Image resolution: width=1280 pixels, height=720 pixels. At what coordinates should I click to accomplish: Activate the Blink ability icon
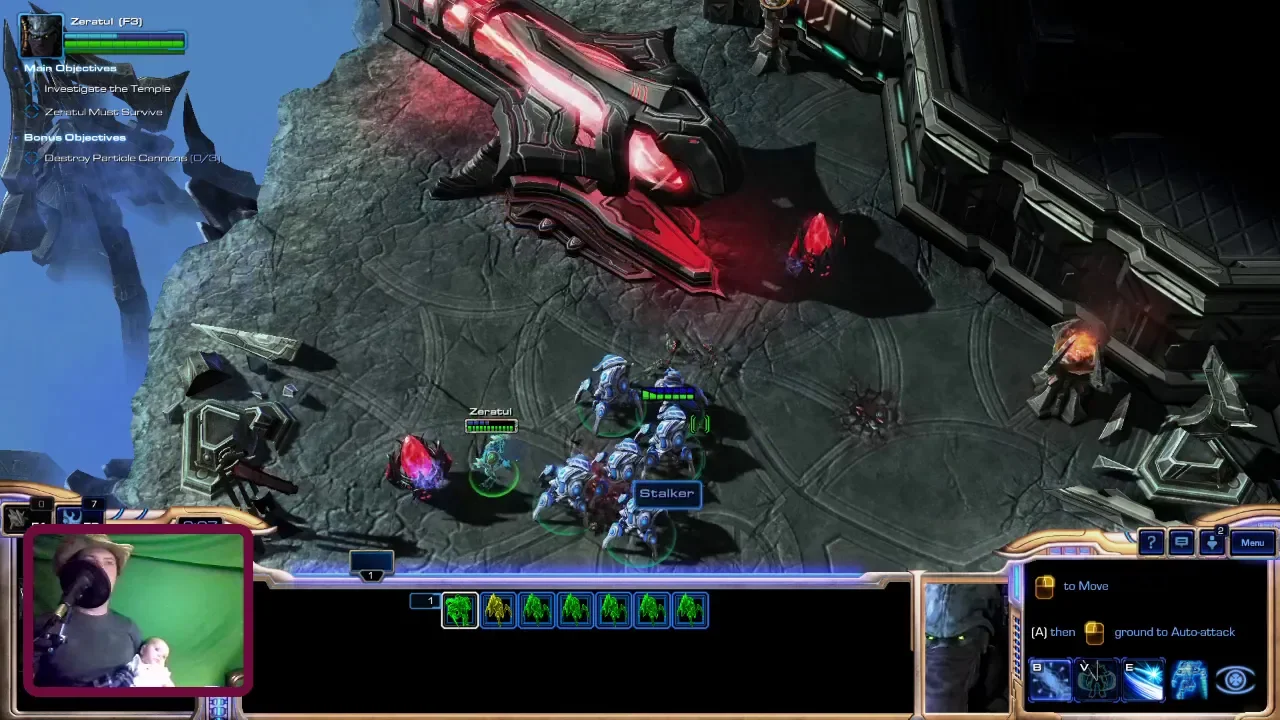1049,680
